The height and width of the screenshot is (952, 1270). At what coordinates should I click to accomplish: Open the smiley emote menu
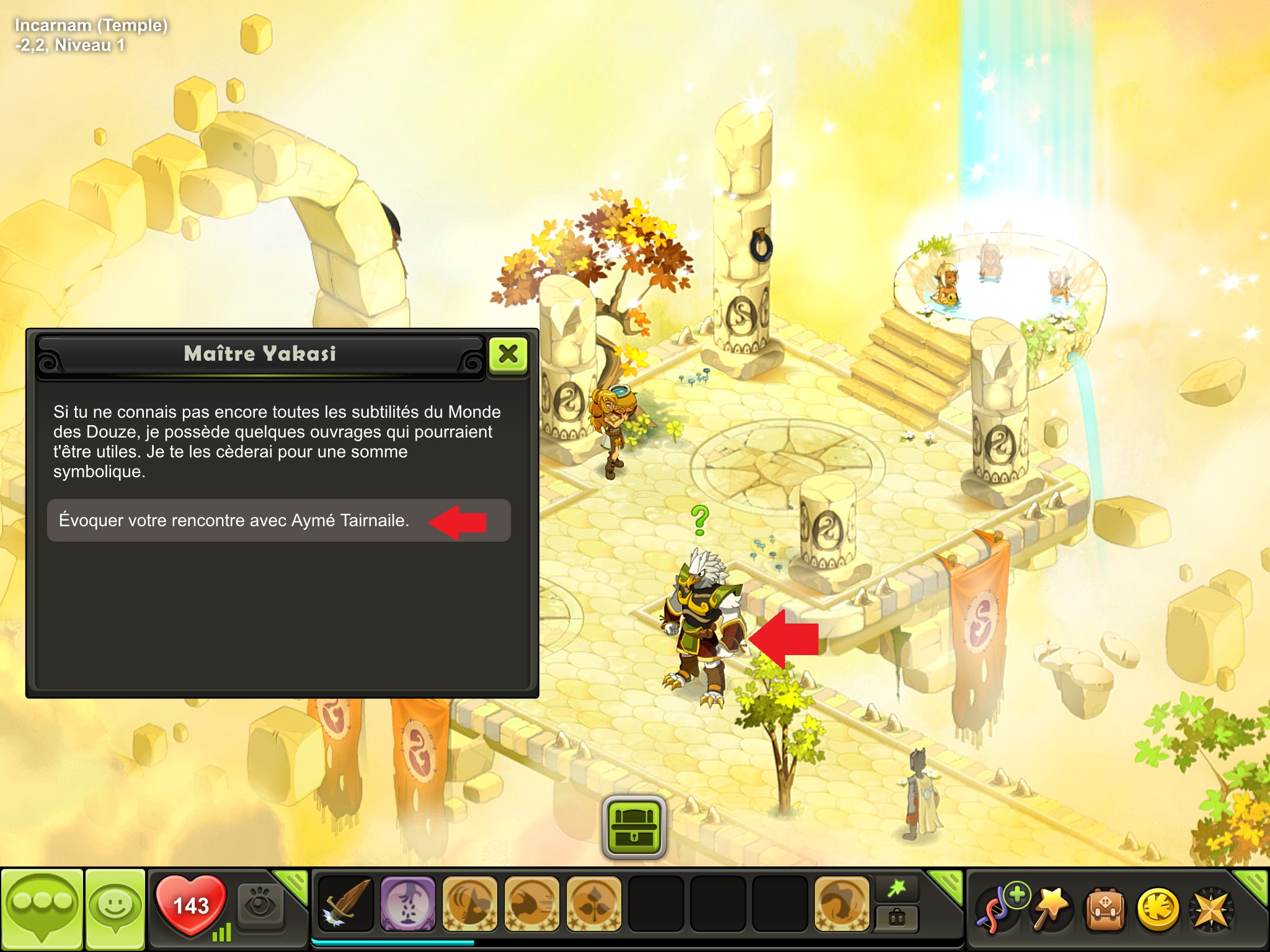(115, 907)
